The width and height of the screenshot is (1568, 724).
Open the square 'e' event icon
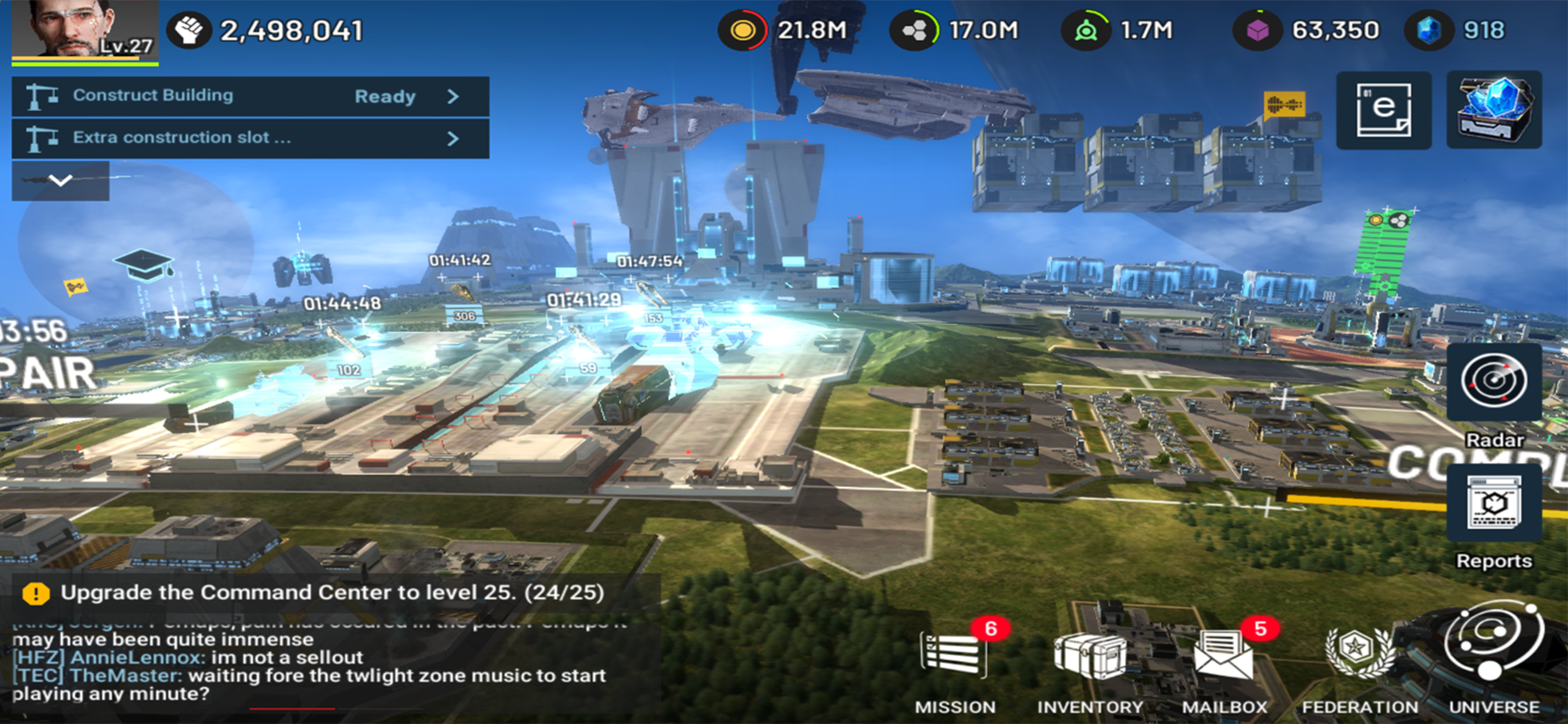[x=1384, y=110]
